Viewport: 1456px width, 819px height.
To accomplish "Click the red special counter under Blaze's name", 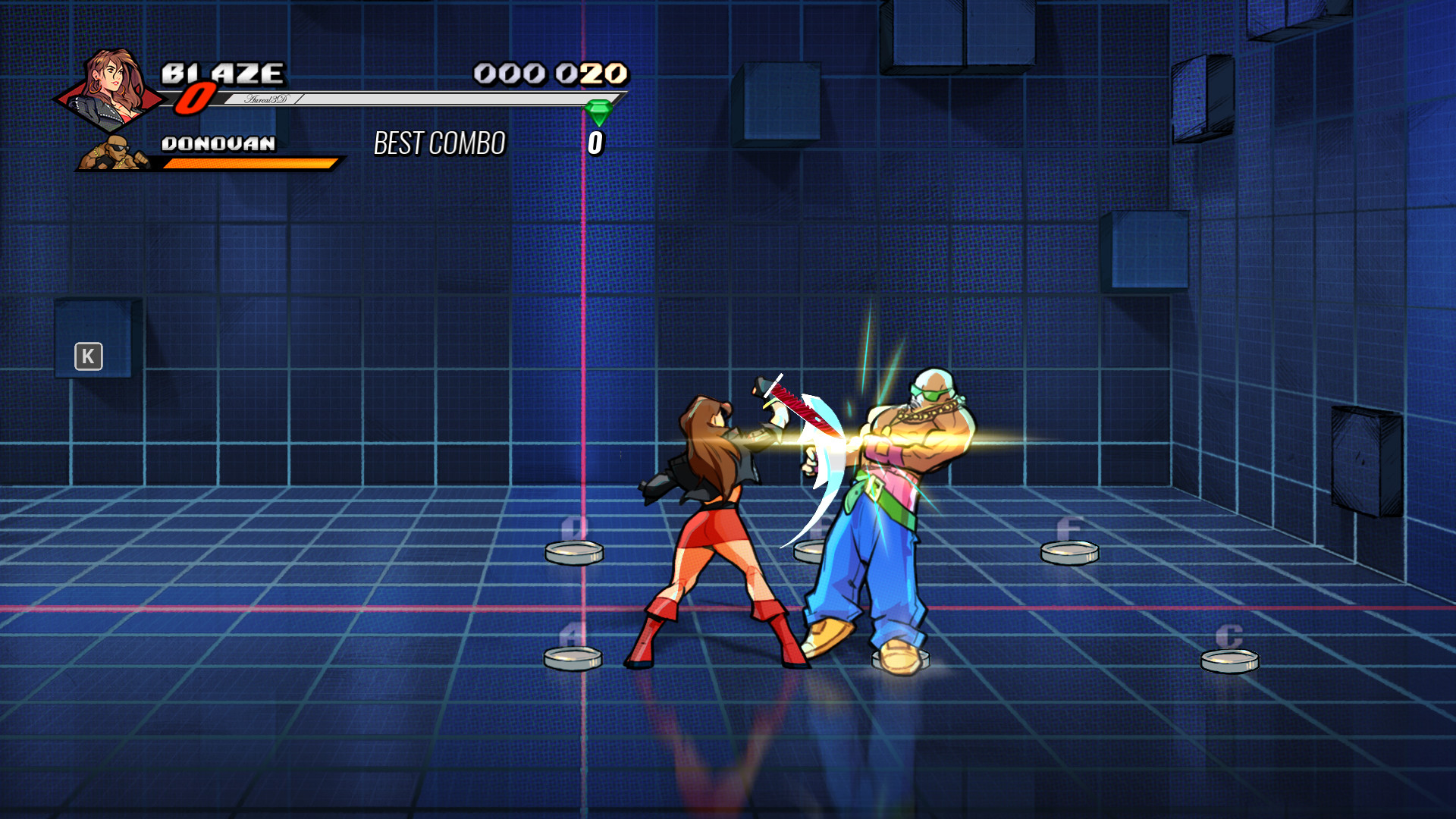I will pyautogui.click(x=196, y=99).
